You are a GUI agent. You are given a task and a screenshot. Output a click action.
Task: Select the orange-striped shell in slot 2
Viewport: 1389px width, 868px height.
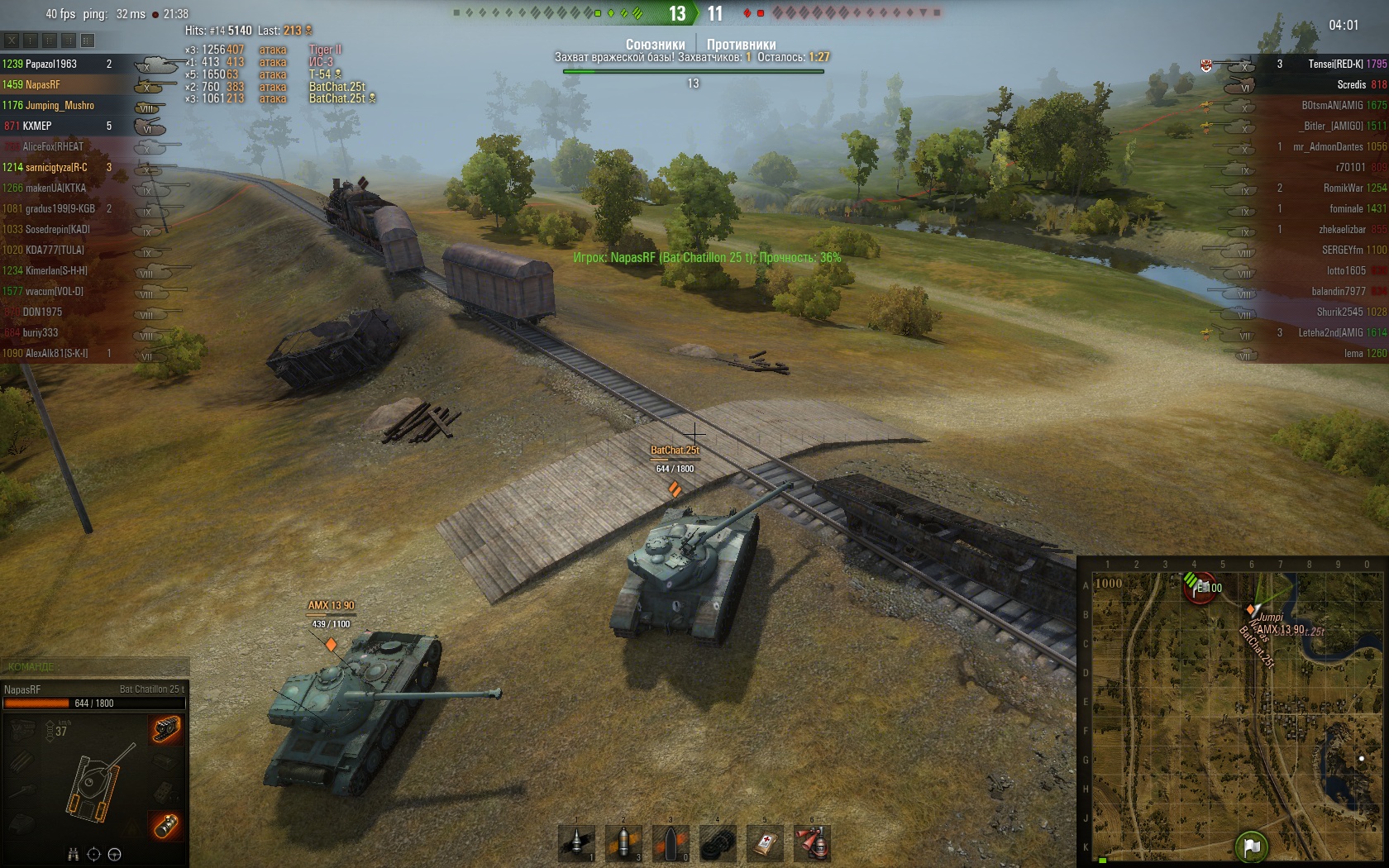click(624, 842)
